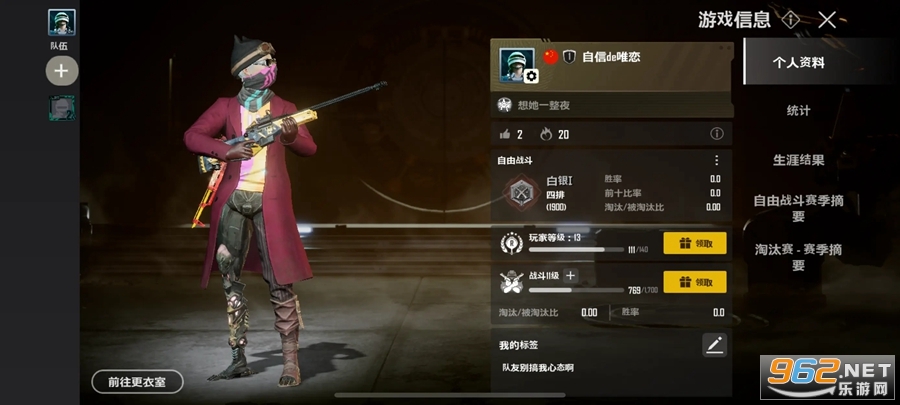Open the three-dot menu in 自由战斗 section
Image resolution: width=900 pixels, height=405 pixels.
coord(716,160)
